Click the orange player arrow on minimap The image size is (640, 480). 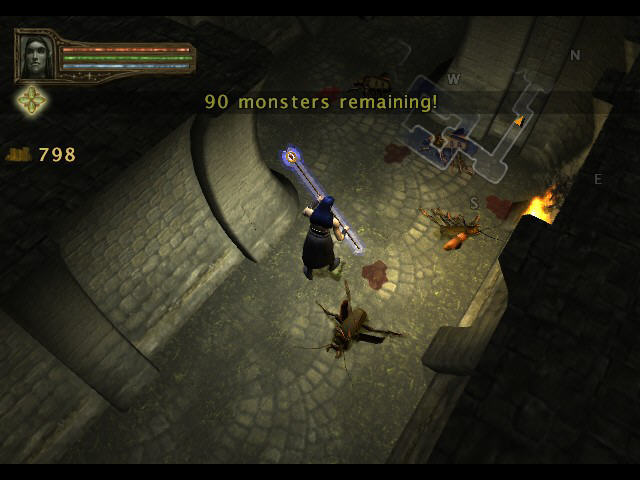click(518, 121)
